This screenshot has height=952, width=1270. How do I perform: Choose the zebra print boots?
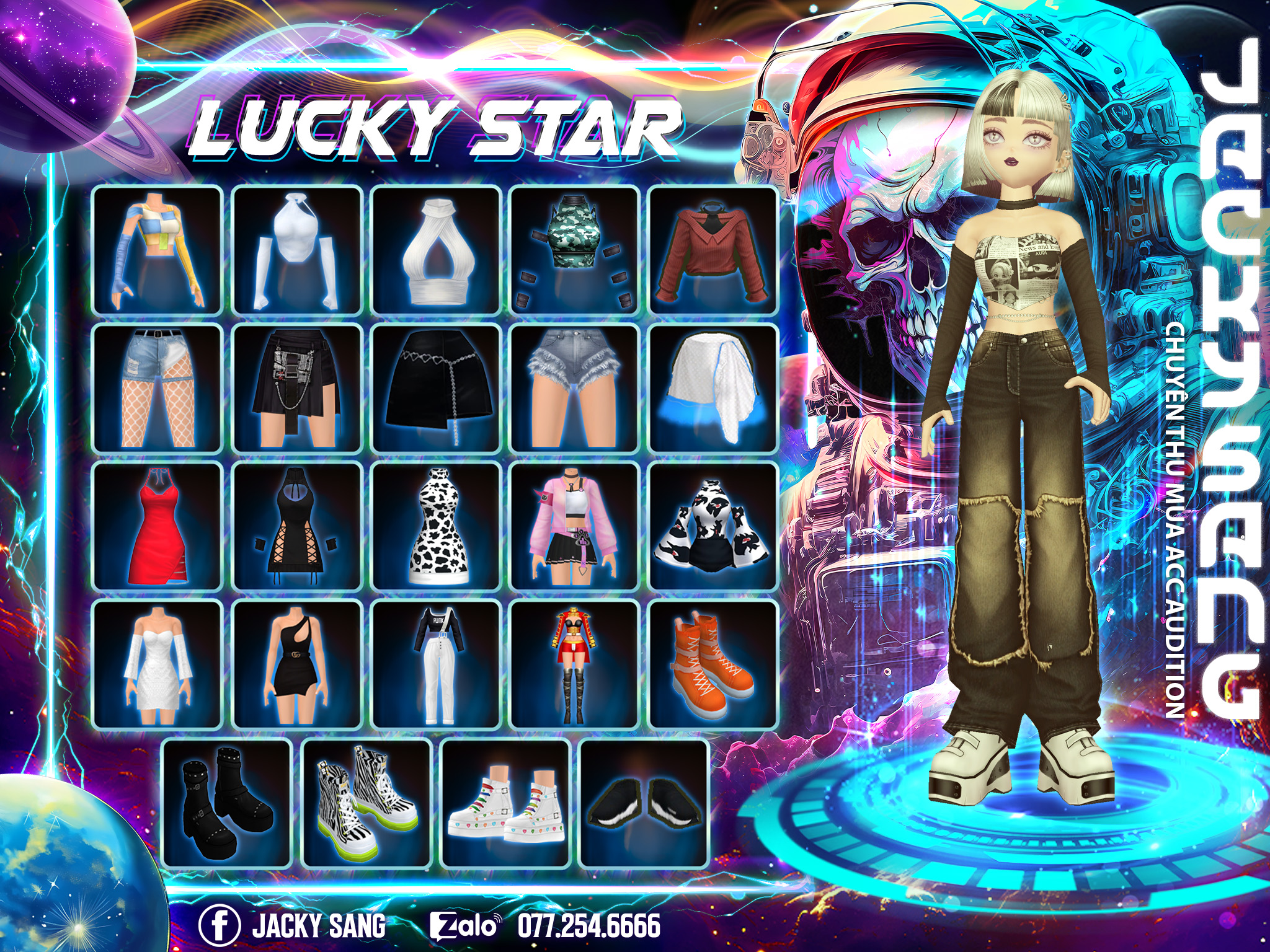[366, 803]
